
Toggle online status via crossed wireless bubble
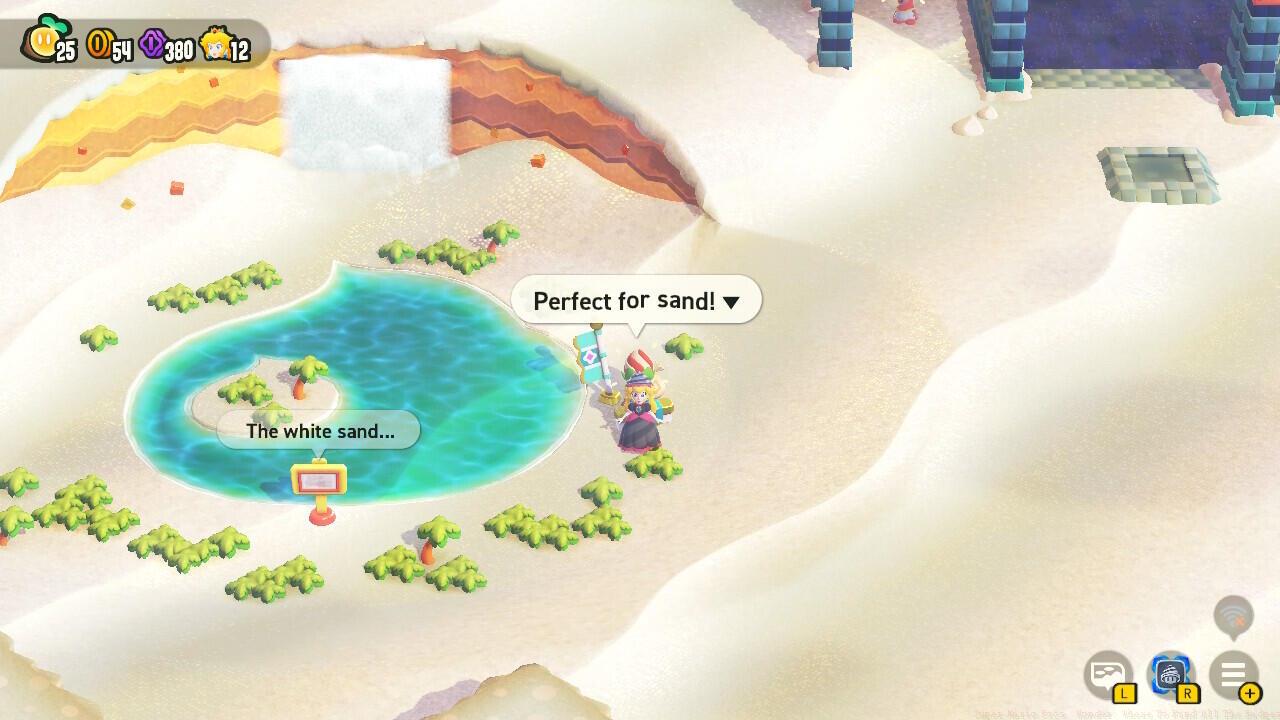point(1232,614)
